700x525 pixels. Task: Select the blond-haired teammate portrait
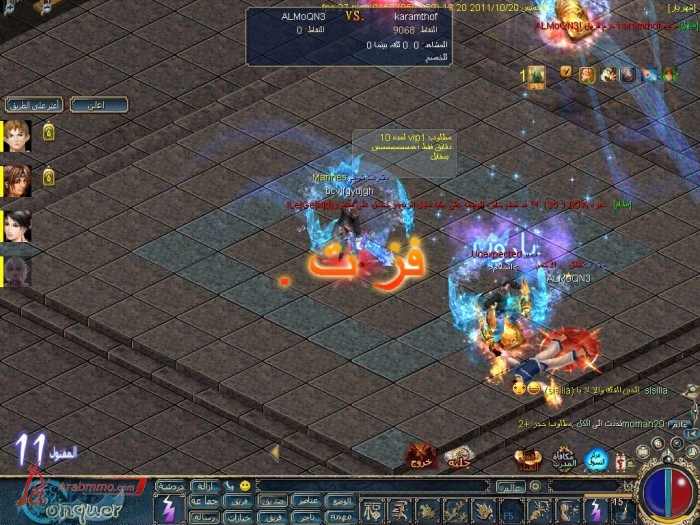tap(18, 135)
